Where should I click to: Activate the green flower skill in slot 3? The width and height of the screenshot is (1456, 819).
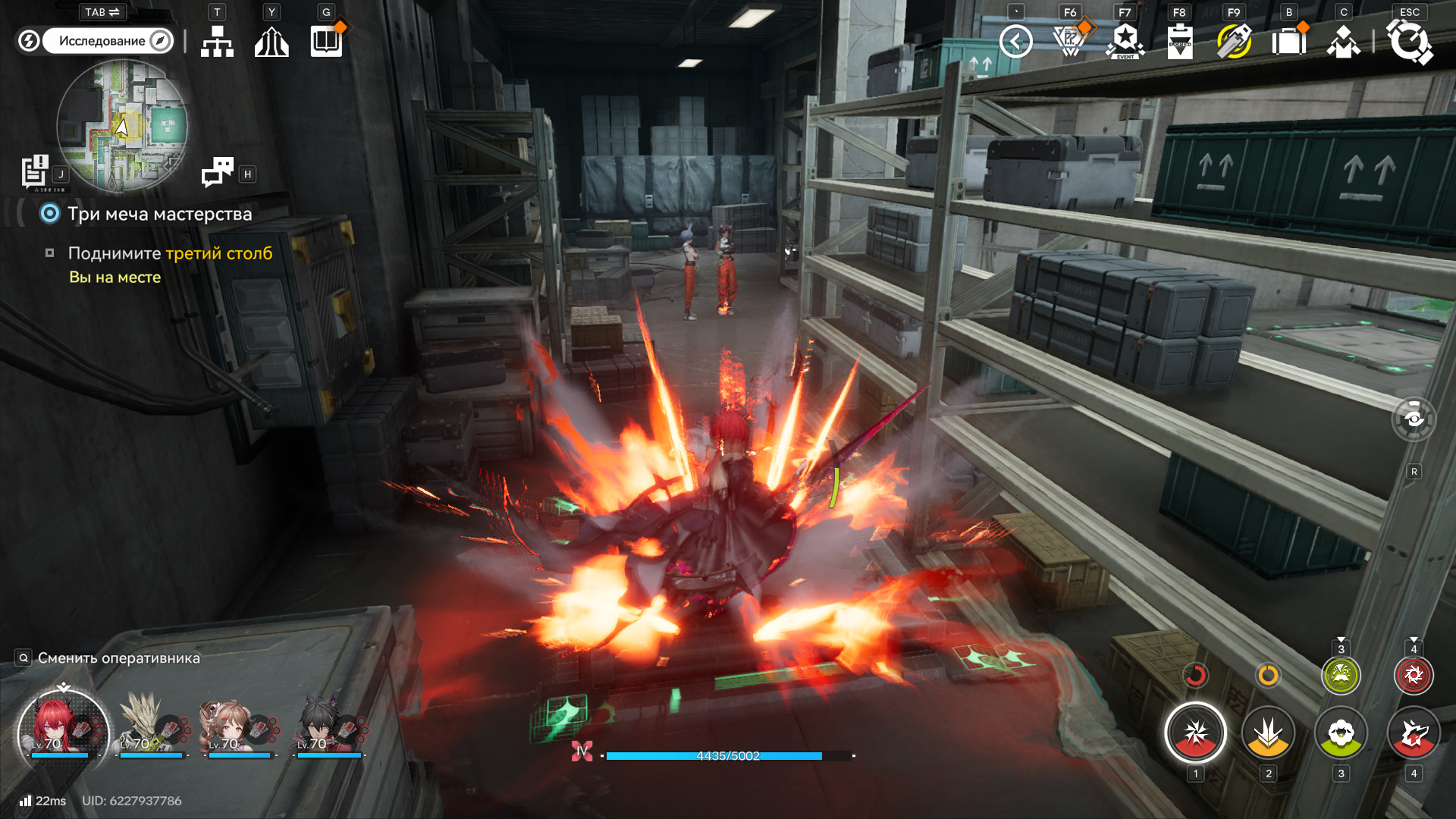(x=1341, y=733)
